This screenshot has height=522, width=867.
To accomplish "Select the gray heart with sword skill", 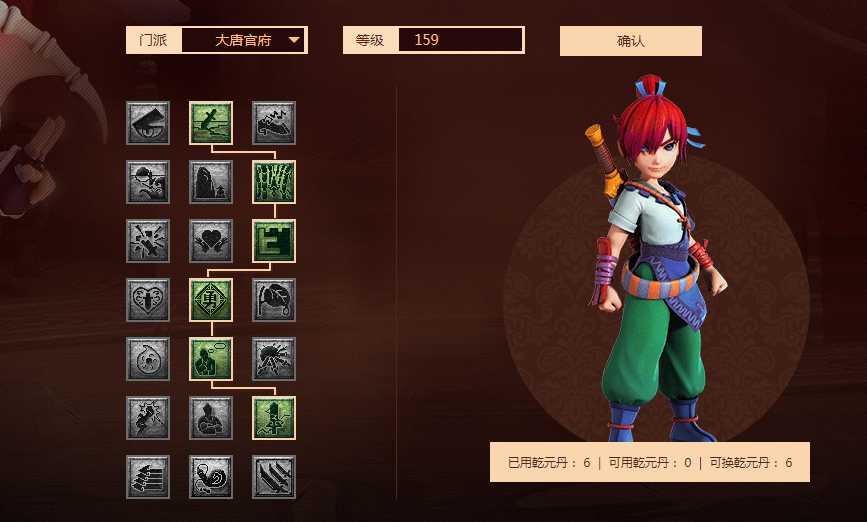I will (x=148, y=300).
